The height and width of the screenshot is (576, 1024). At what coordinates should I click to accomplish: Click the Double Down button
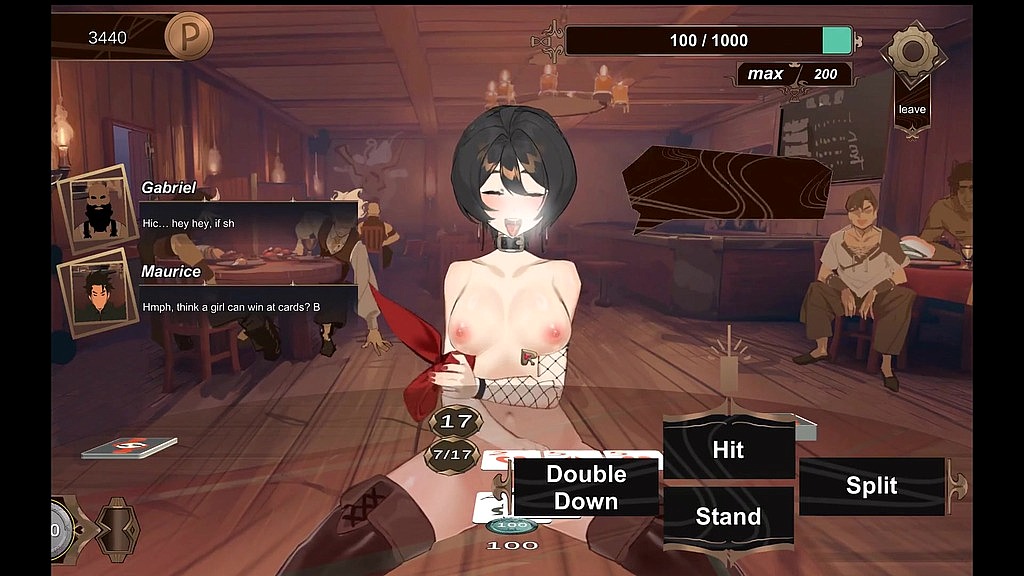coord(586,487)
